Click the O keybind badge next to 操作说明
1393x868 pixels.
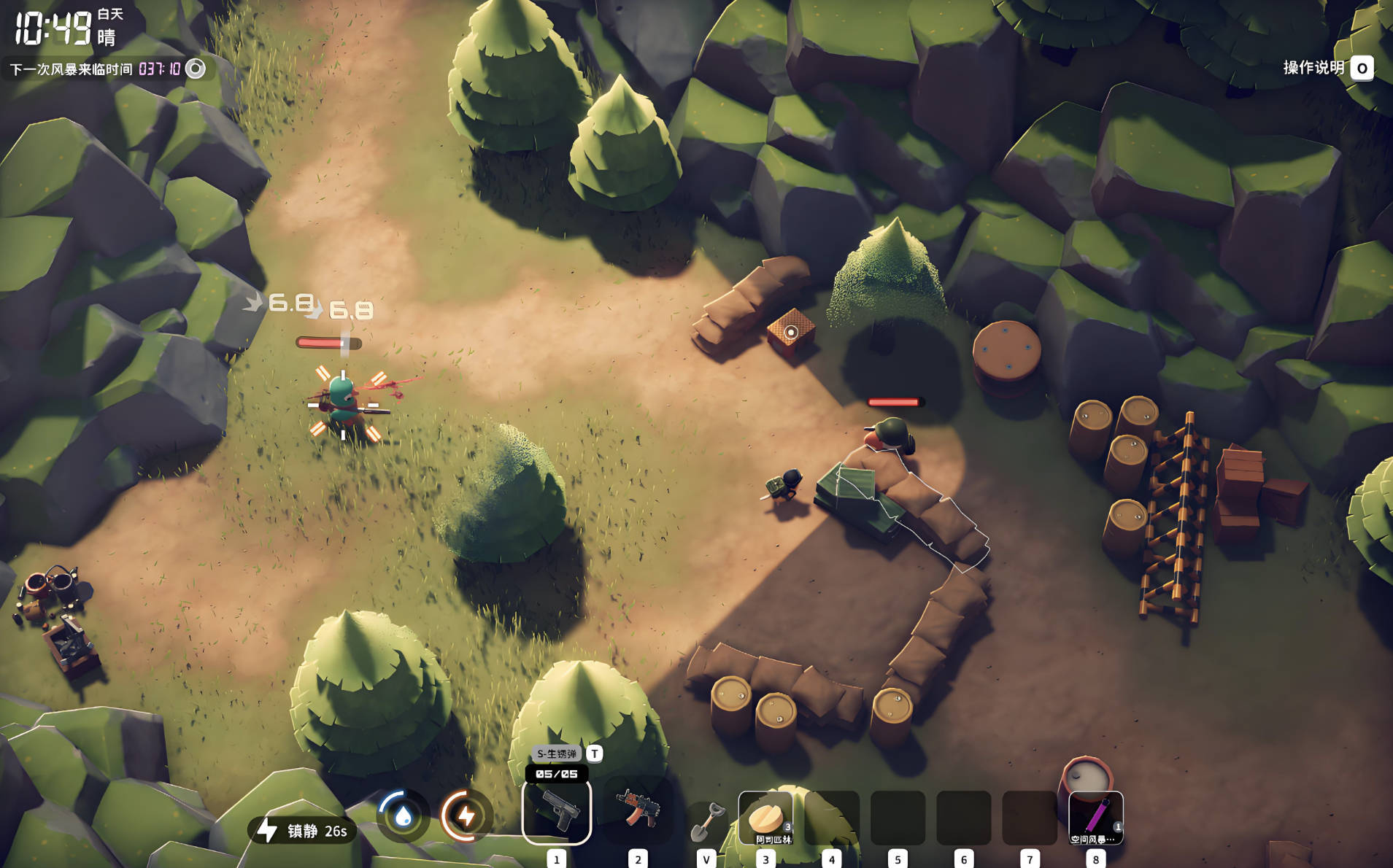click(1362, 69)
